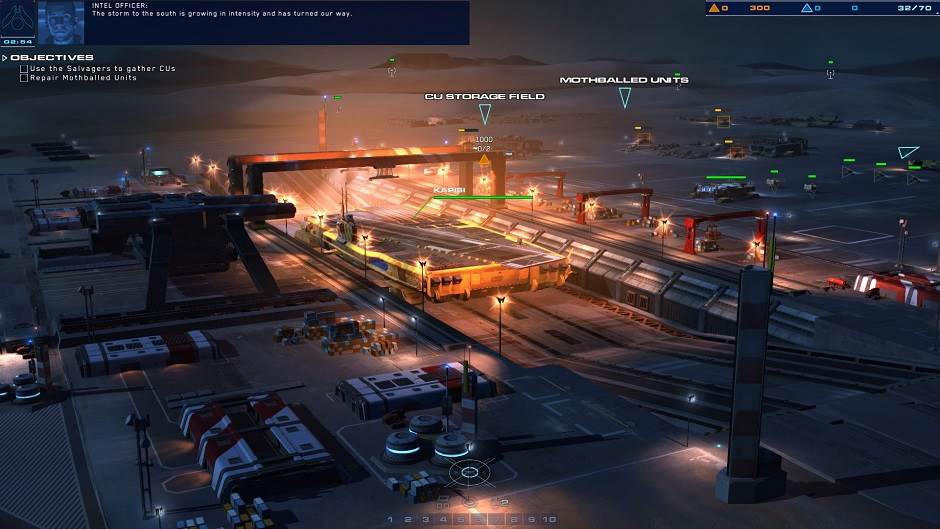Click the orange CU resource triangle icon
This screenshot has width=940, height=529.
point(714,8)
